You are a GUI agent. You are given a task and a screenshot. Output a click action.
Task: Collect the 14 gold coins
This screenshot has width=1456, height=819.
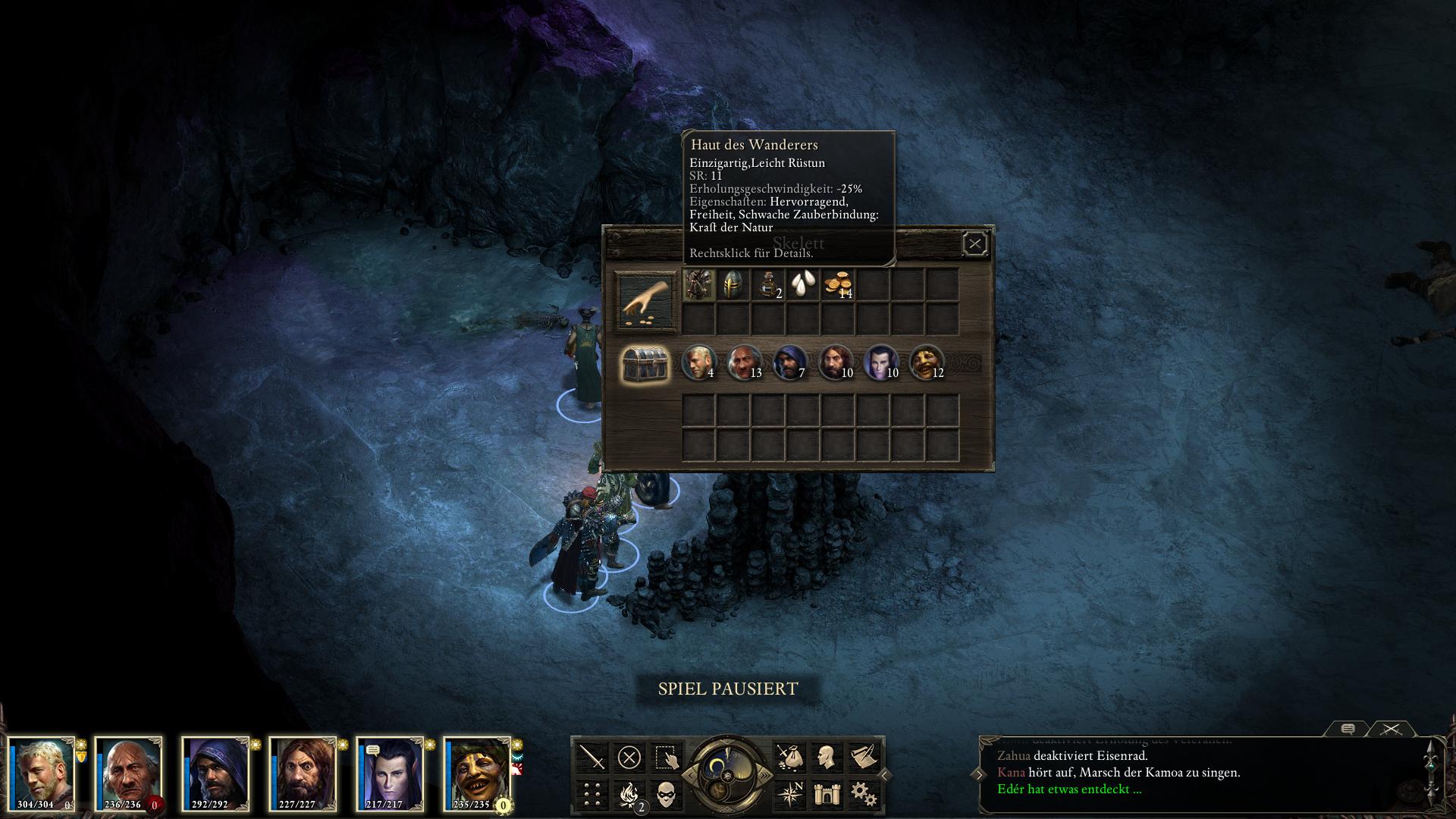tap(839, 285)
